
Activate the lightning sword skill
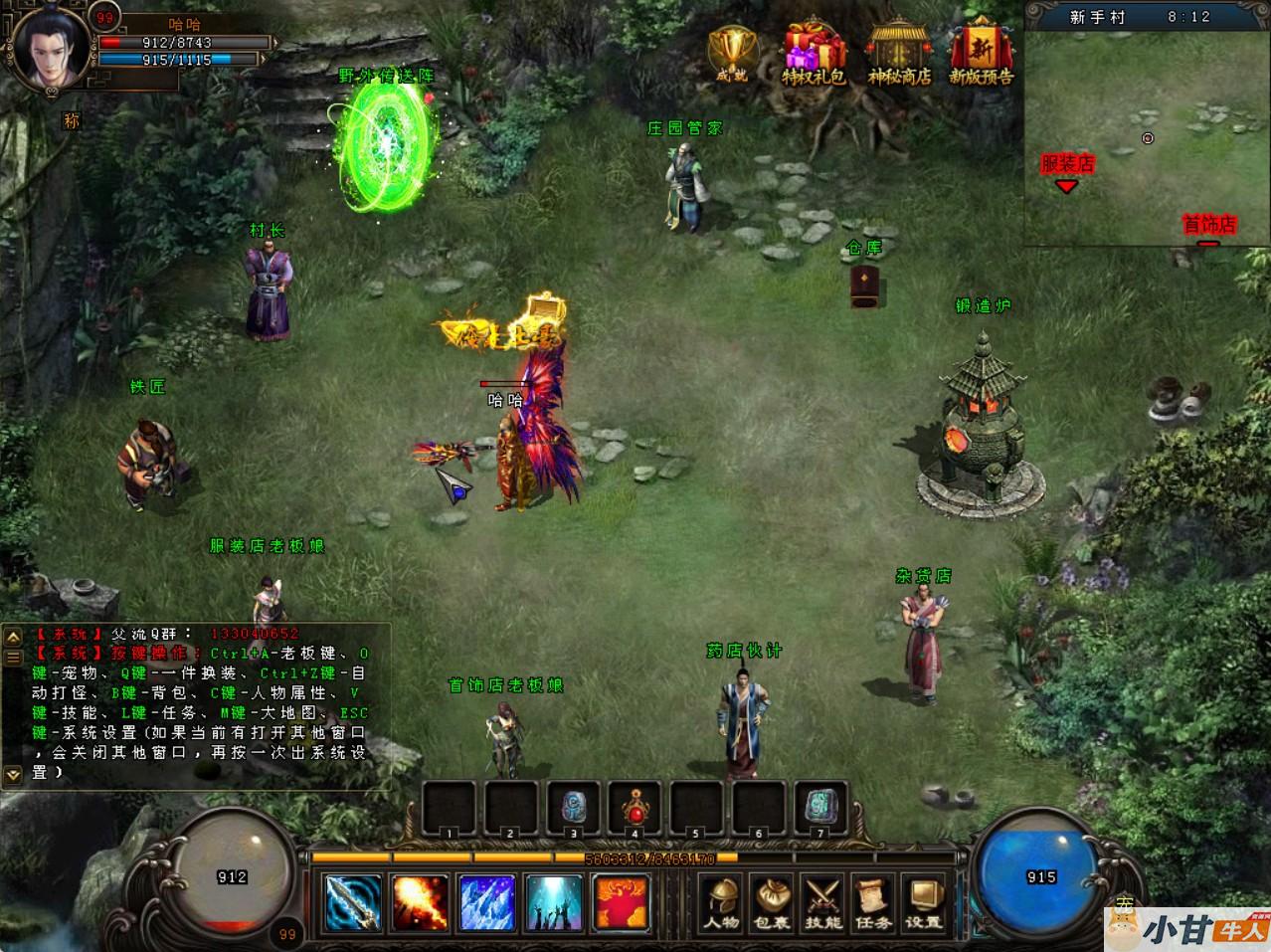pos(353,902)
